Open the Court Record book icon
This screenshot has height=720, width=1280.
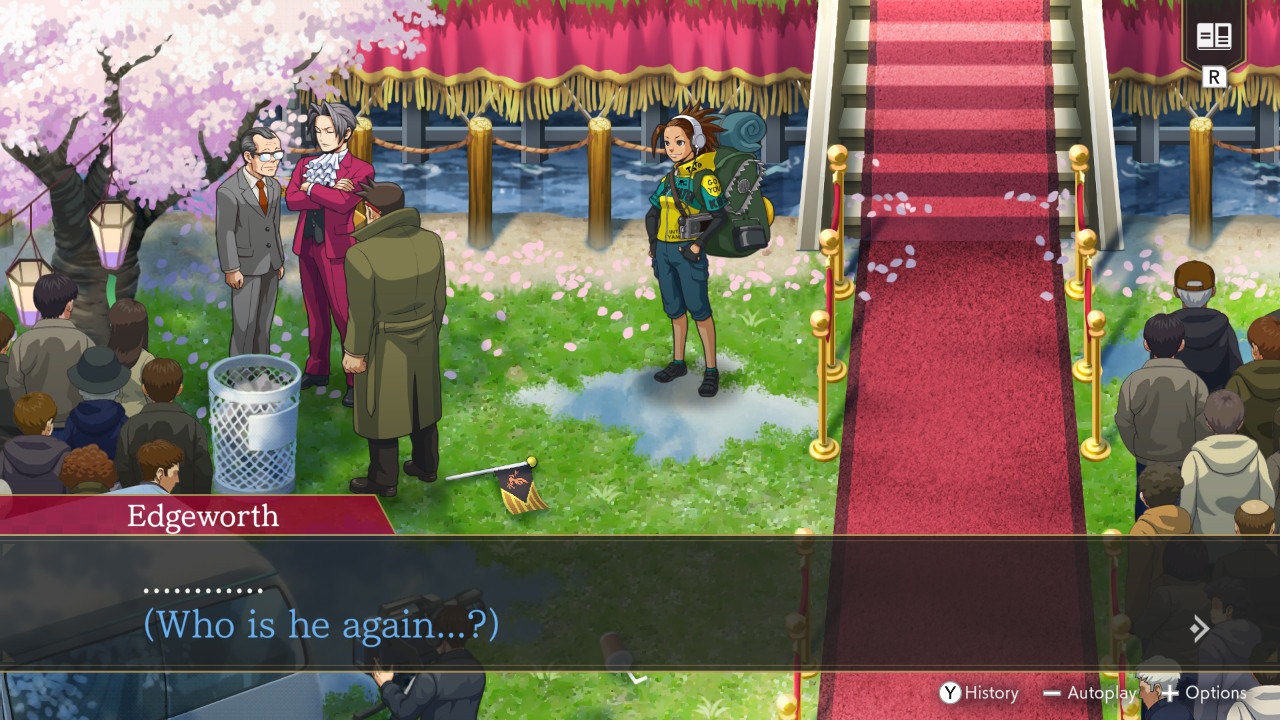click(x=1216, y=36)
